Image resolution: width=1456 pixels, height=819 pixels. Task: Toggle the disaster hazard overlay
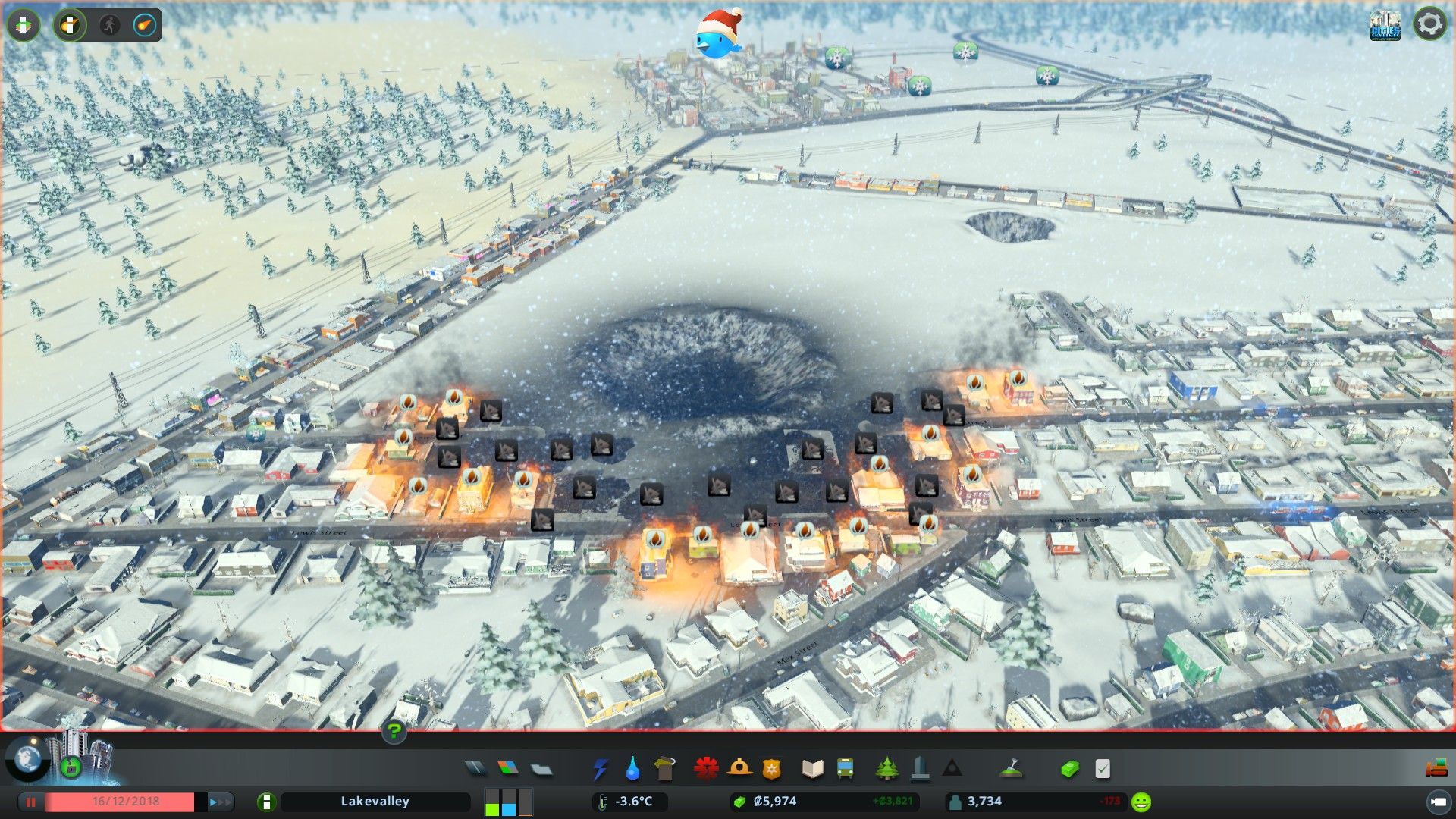[71, 25]
